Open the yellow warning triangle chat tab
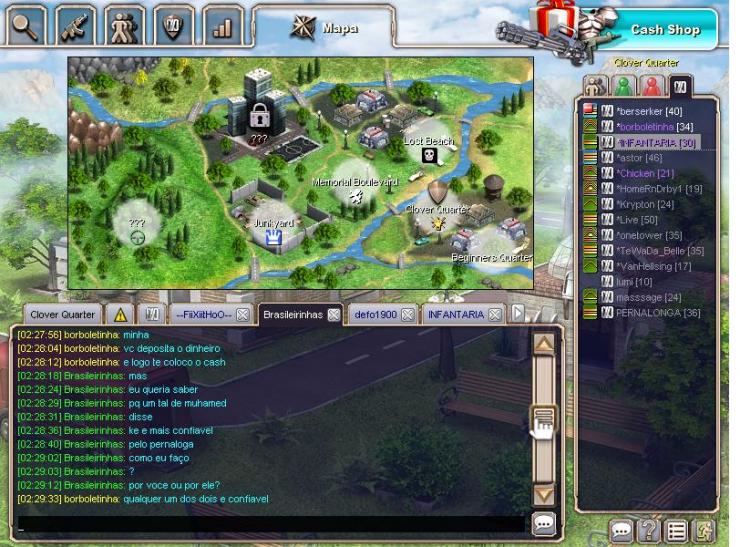 coord(119,314)
